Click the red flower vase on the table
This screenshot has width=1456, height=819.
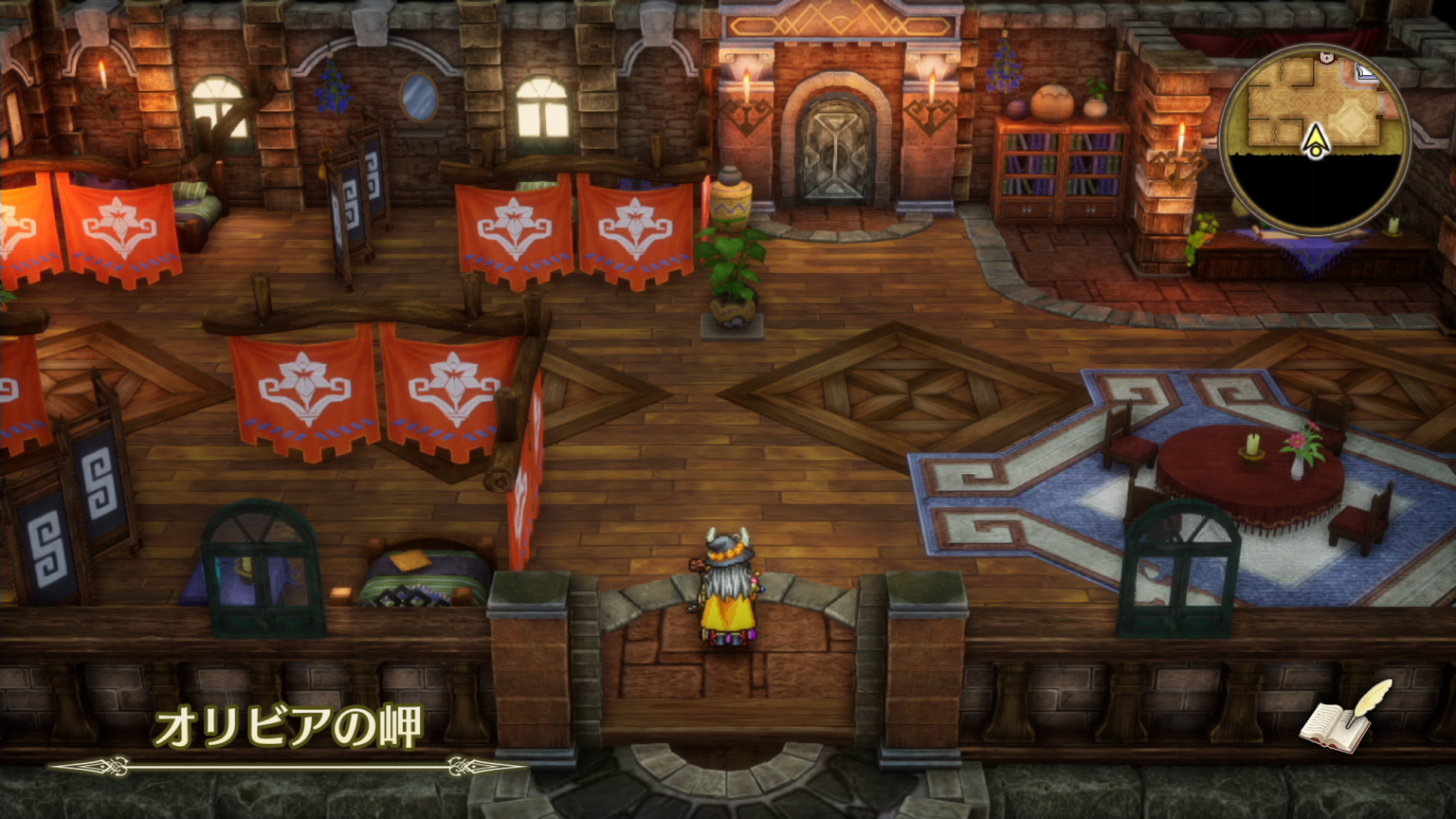click(x=1299, y=446)
